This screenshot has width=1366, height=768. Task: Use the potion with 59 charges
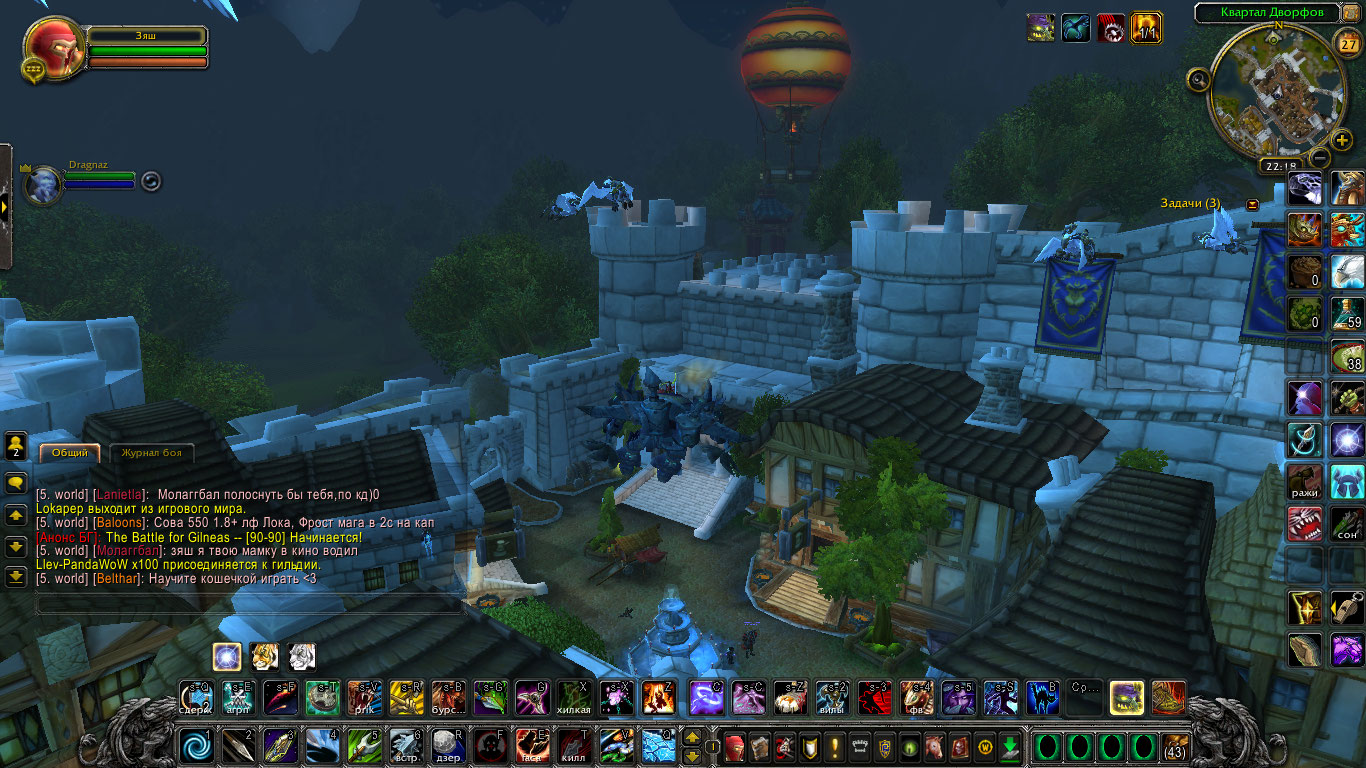1347,312
